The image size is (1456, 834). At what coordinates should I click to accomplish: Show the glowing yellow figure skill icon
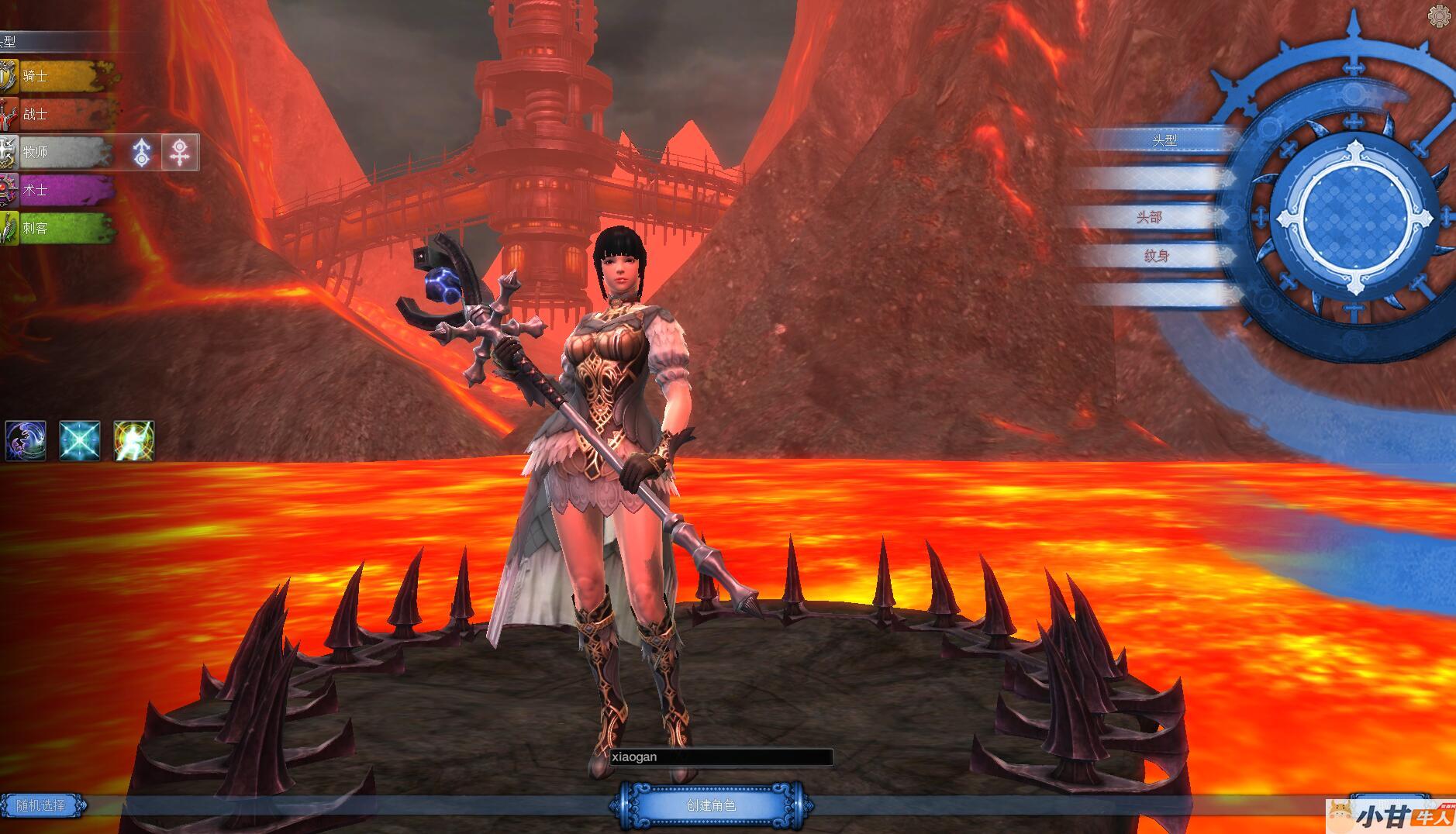pyautogui.click(x=134, y=441)
